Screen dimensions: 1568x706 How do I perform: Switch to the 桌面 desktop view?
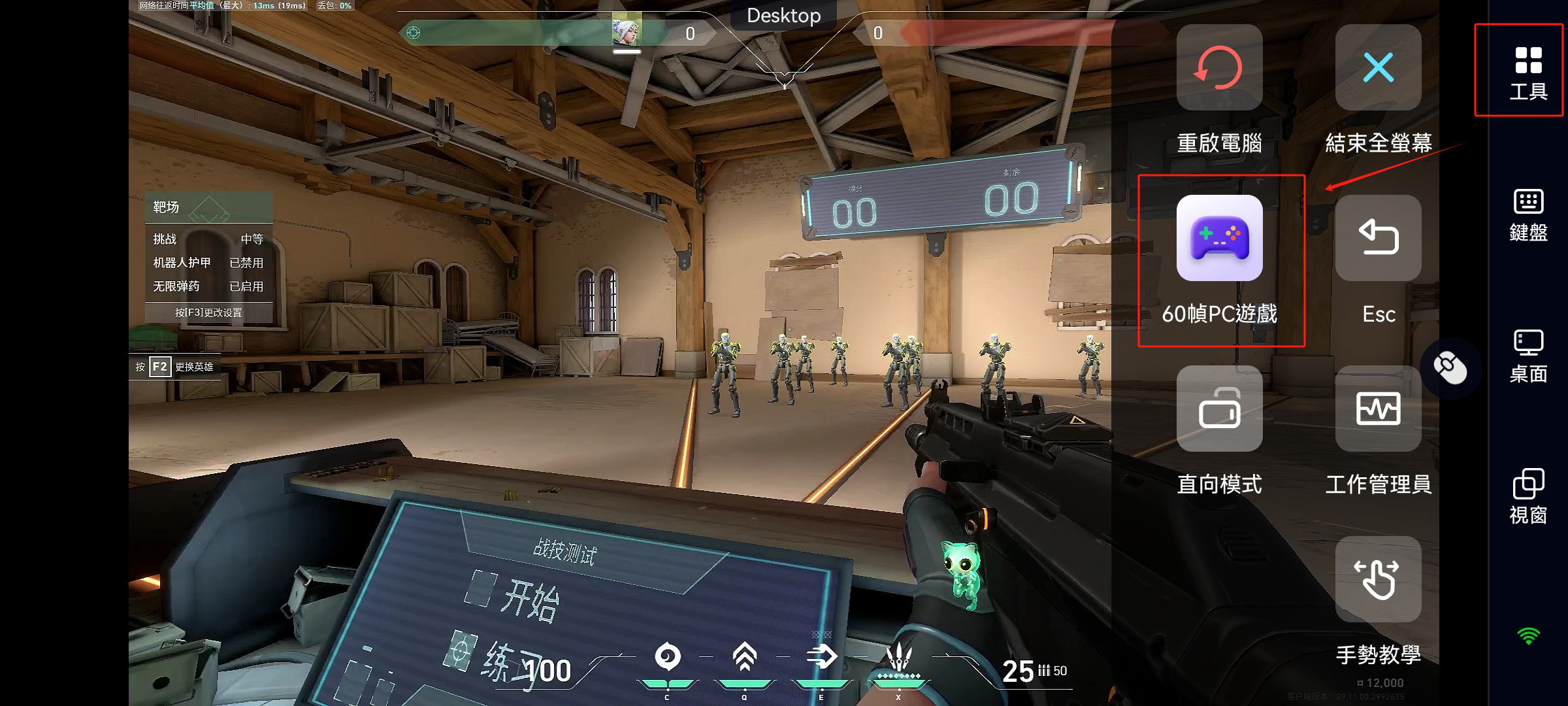pyautogui.click(x=1527, y=356)
